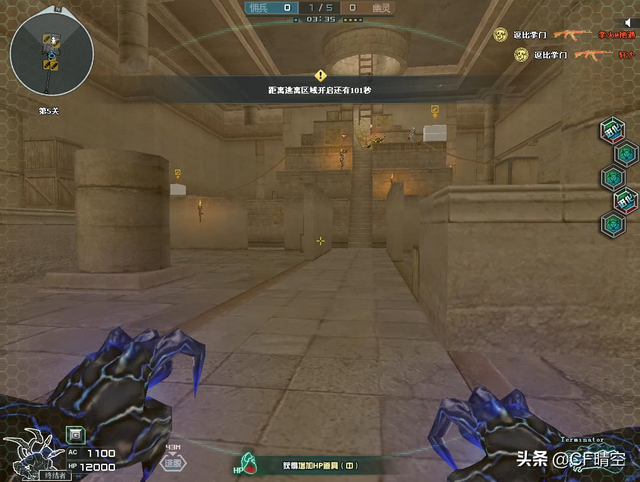This screenshot has width=640, height=482.
Task: Click the circular minimap radar
Action: coord(52,51)
